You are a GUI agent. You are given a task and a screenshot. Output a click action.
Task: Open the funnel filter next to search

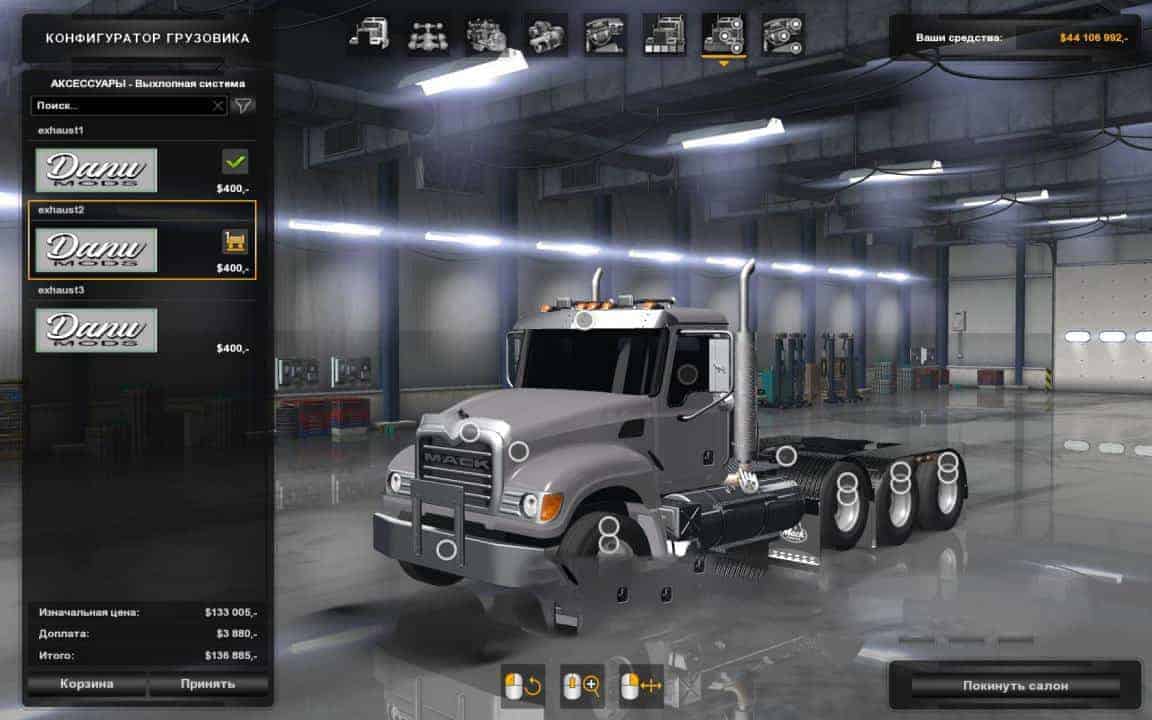[243, 105]
